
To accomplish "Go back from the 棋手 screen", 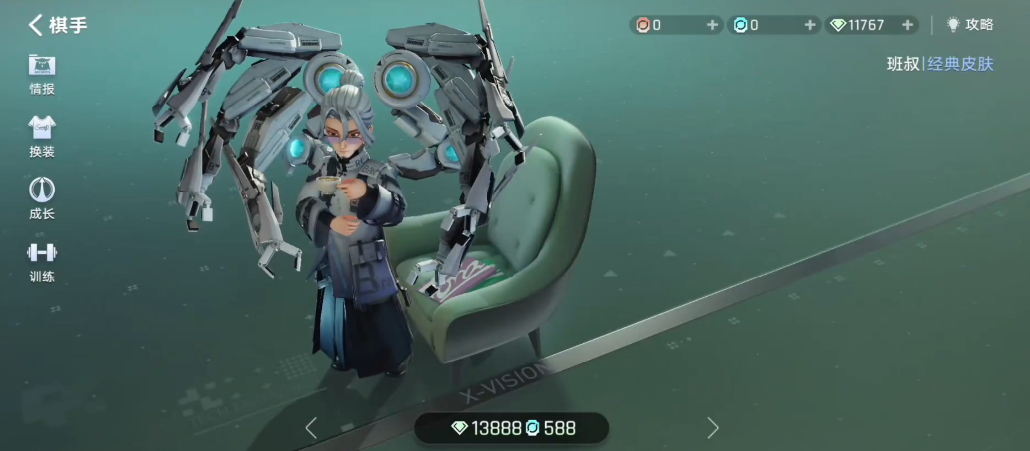I will (x=36, y=25).
